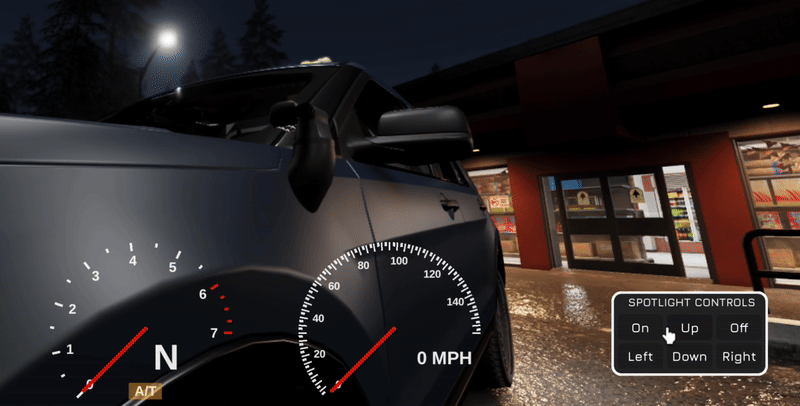800x406 pixels.
Task: Move the spotlight Left
Action: pyautogui.click(x=640, y=357)
